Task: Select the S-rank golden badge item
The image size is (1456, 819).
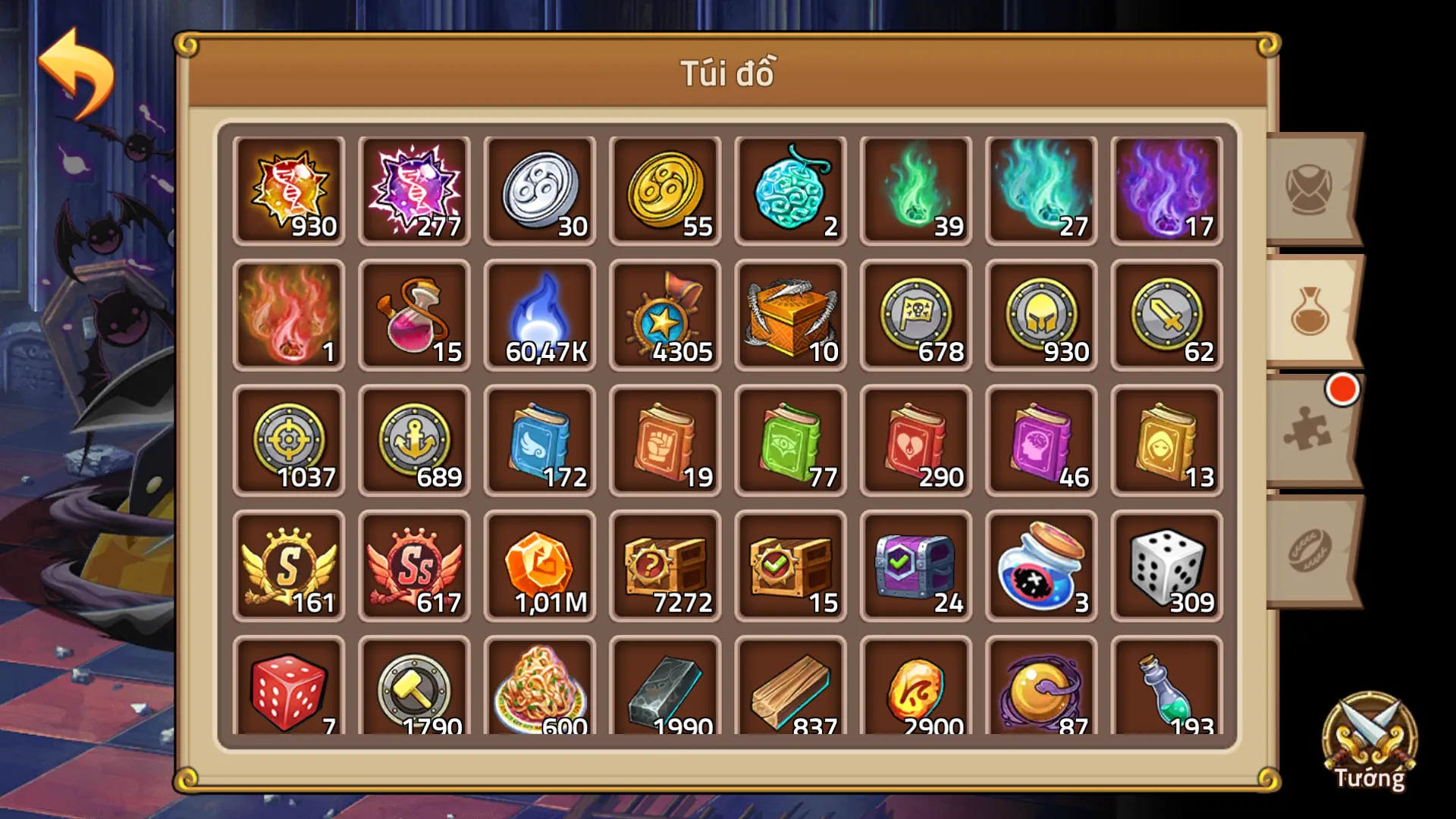Action: click(289, 565)
